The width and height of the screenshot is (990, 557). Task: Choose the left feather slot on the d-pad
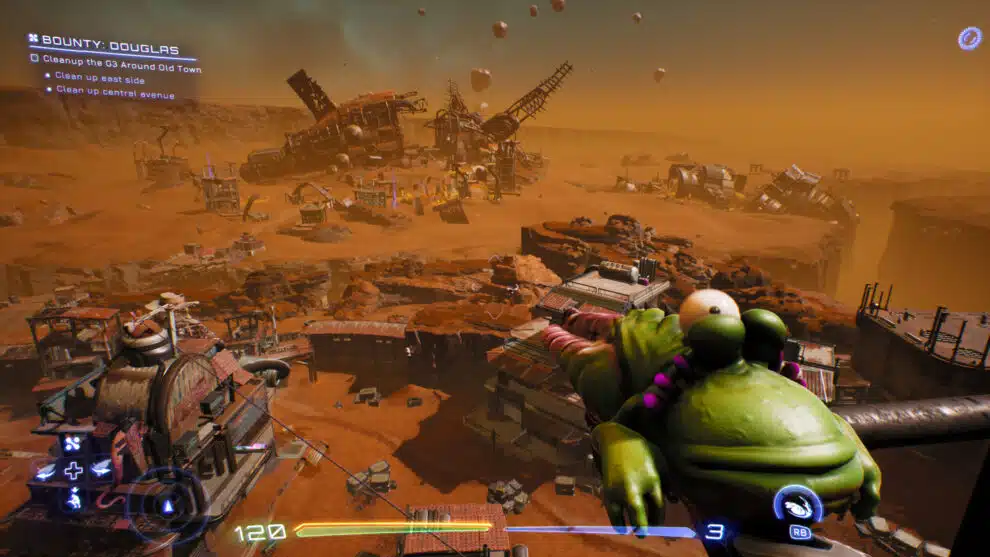click(x=46, y=469)
